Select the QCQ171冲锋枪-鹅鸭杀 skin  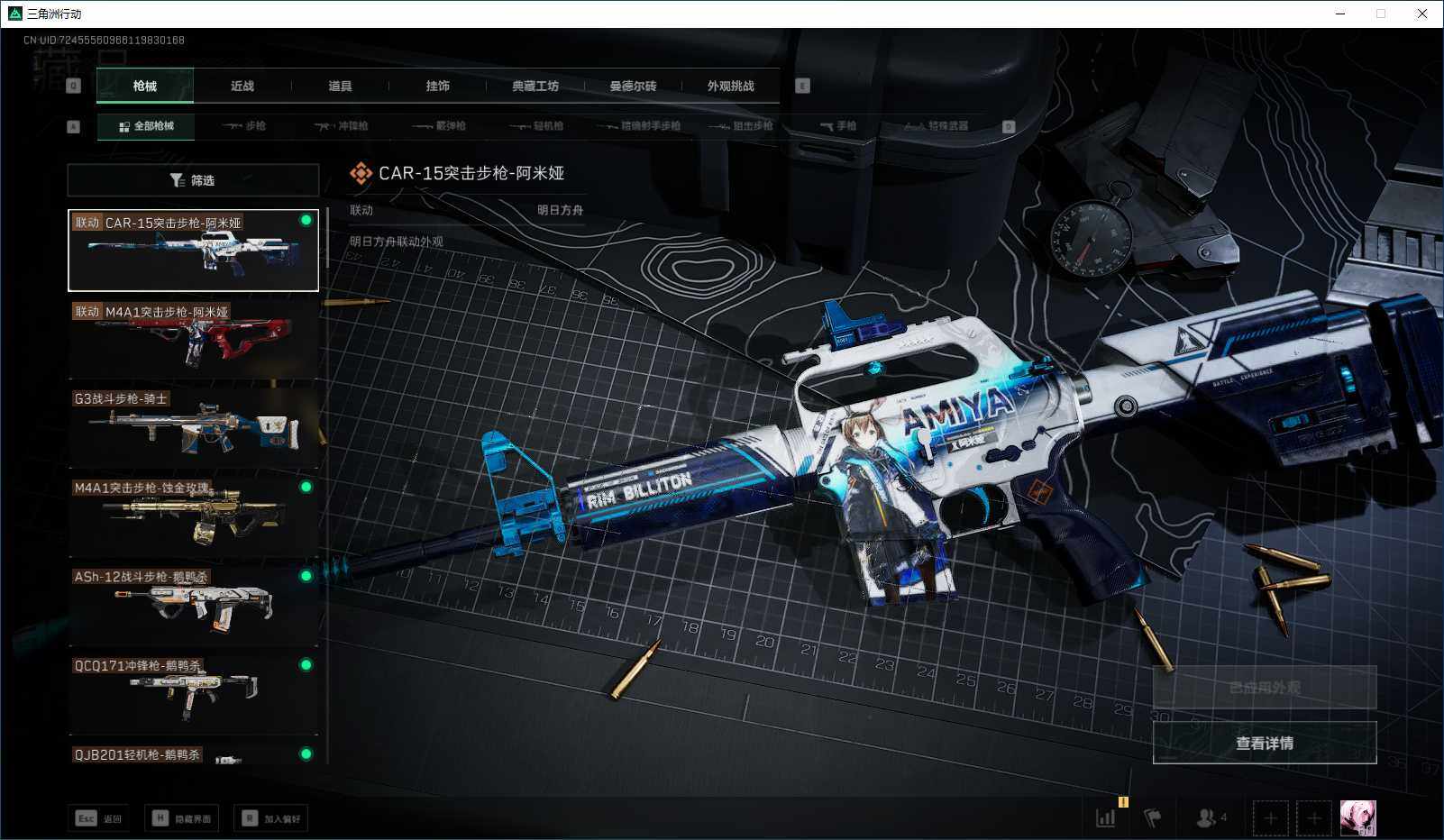[193, 694]
